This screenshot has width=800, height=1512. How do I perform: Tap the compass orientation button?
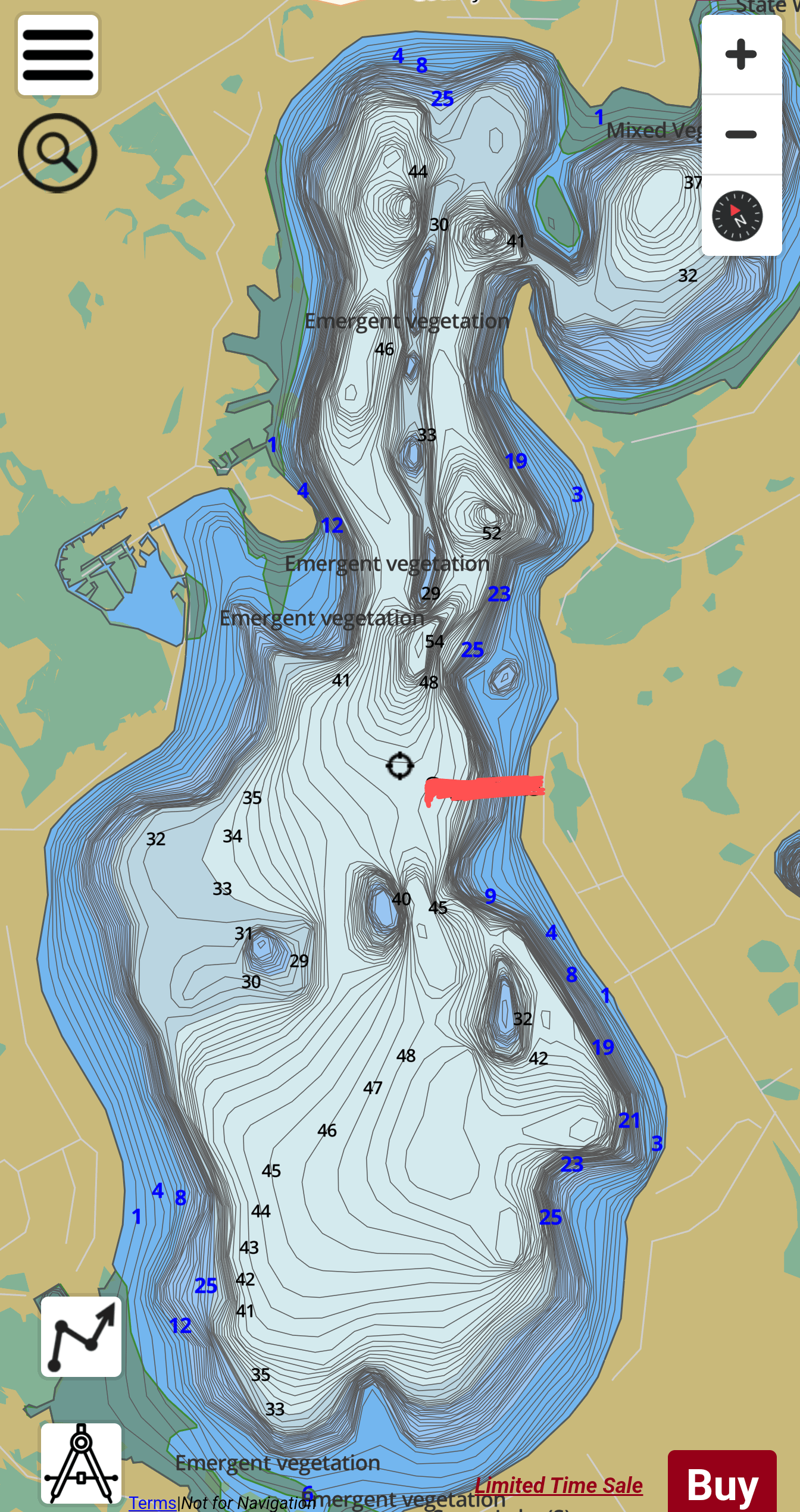click(737, 216)
